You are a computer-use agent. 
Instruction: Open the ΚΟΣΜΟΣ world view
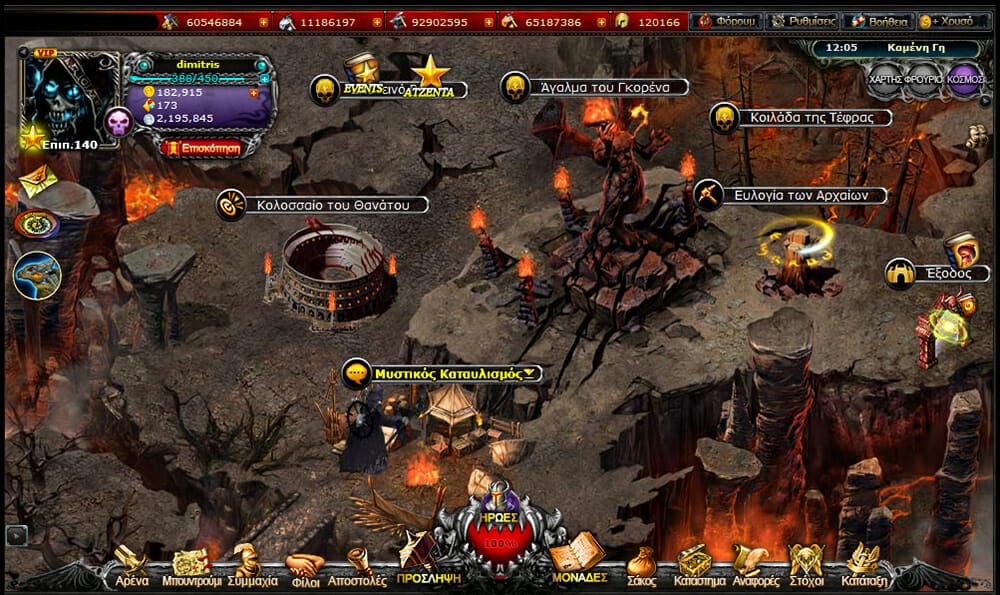tap(964, 79)
